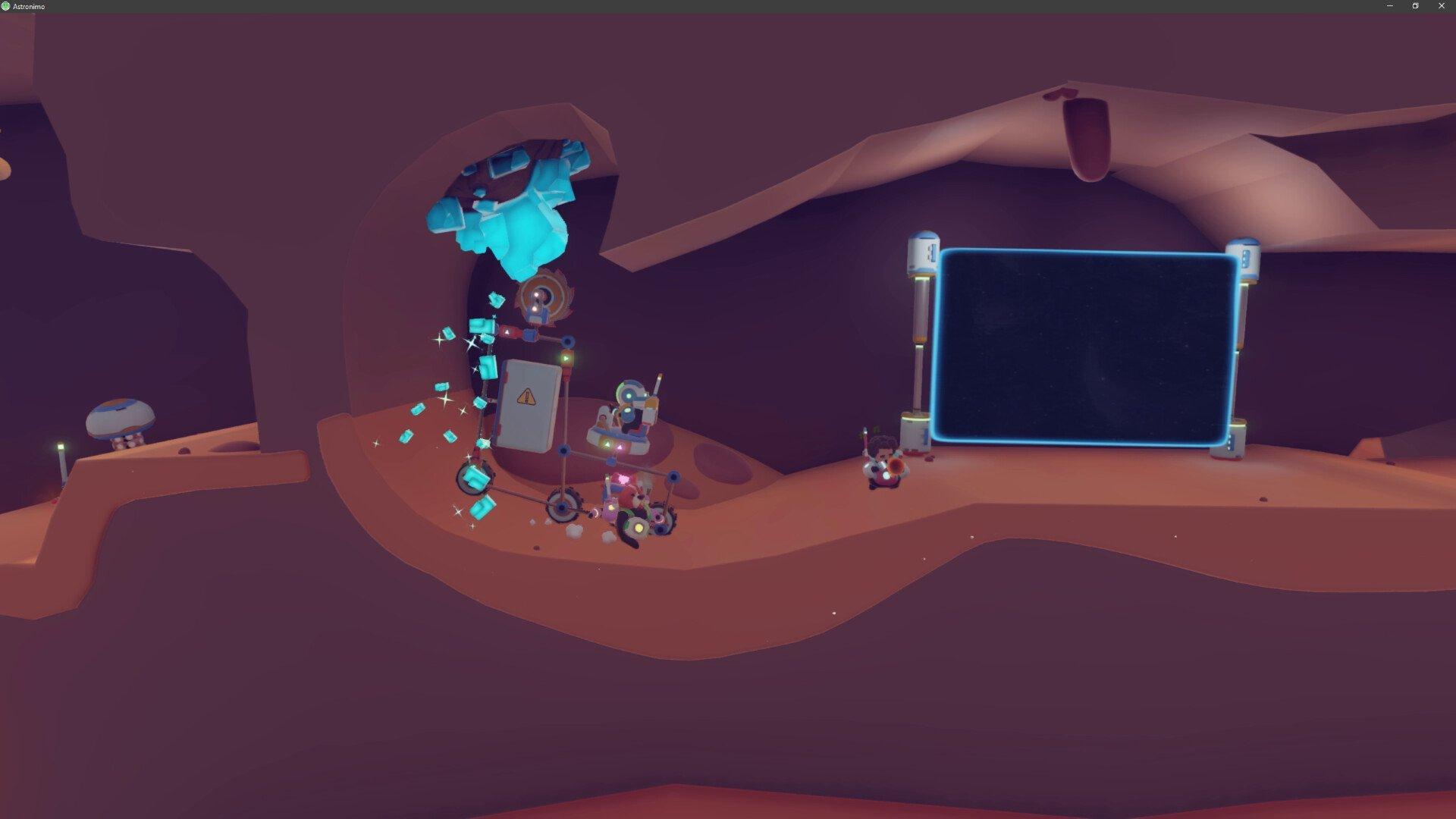Toggle the small glowing post near the left edge

point(61,447)
